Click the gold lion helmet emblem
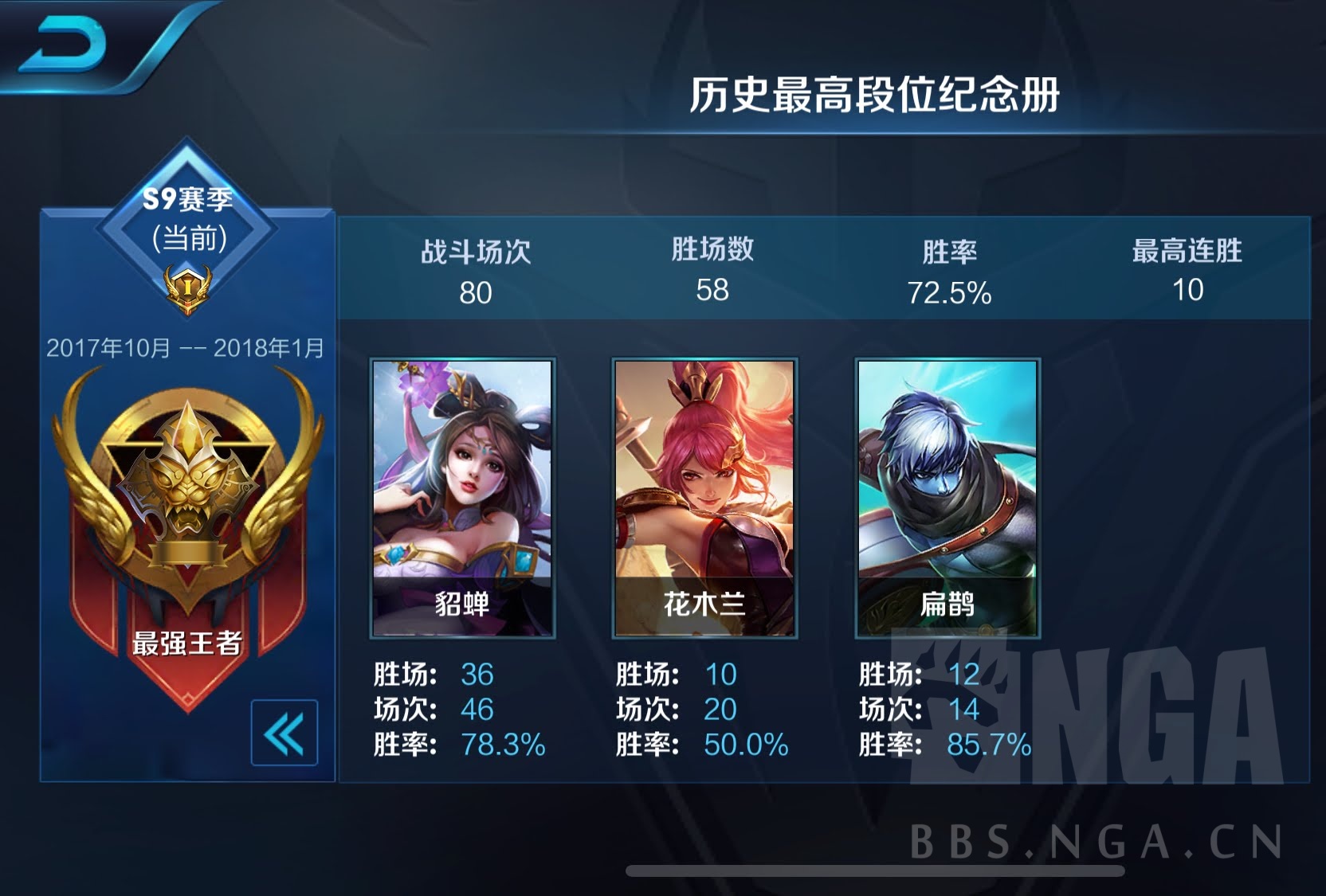Screen dimensions: 1326x896 pyautogui.click(x=189, y=478)
